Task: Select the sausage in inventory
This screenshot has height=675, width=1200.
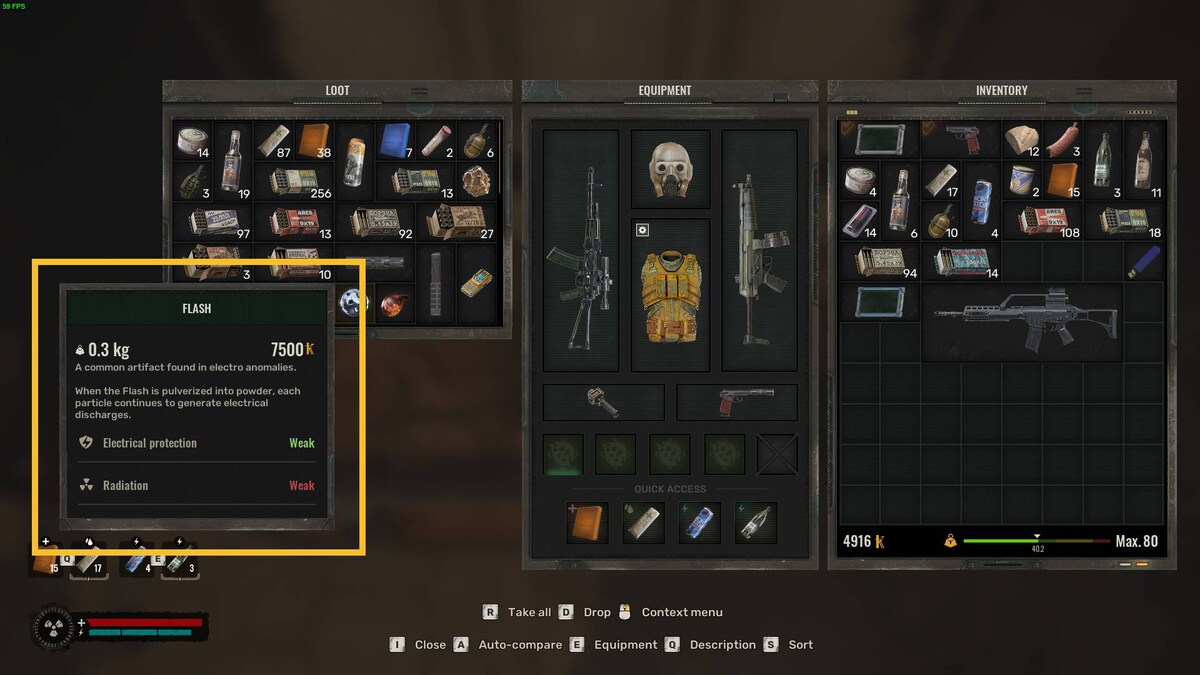Action: 1062,140
